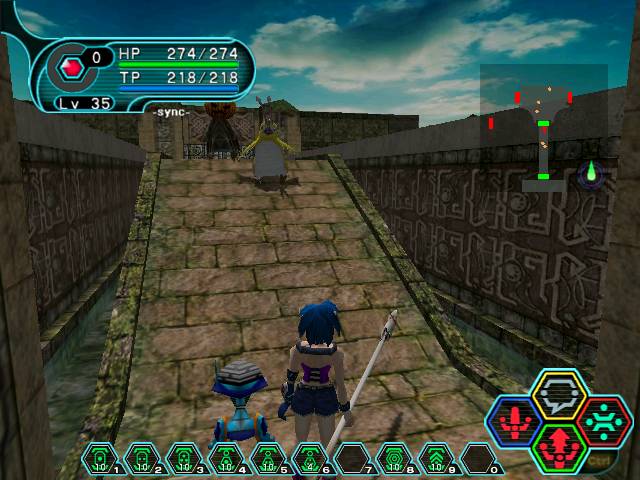Use the item in hotbar slot 3
Image resolution: width=640 pixels, height=480 pixels.
point(183,459)
